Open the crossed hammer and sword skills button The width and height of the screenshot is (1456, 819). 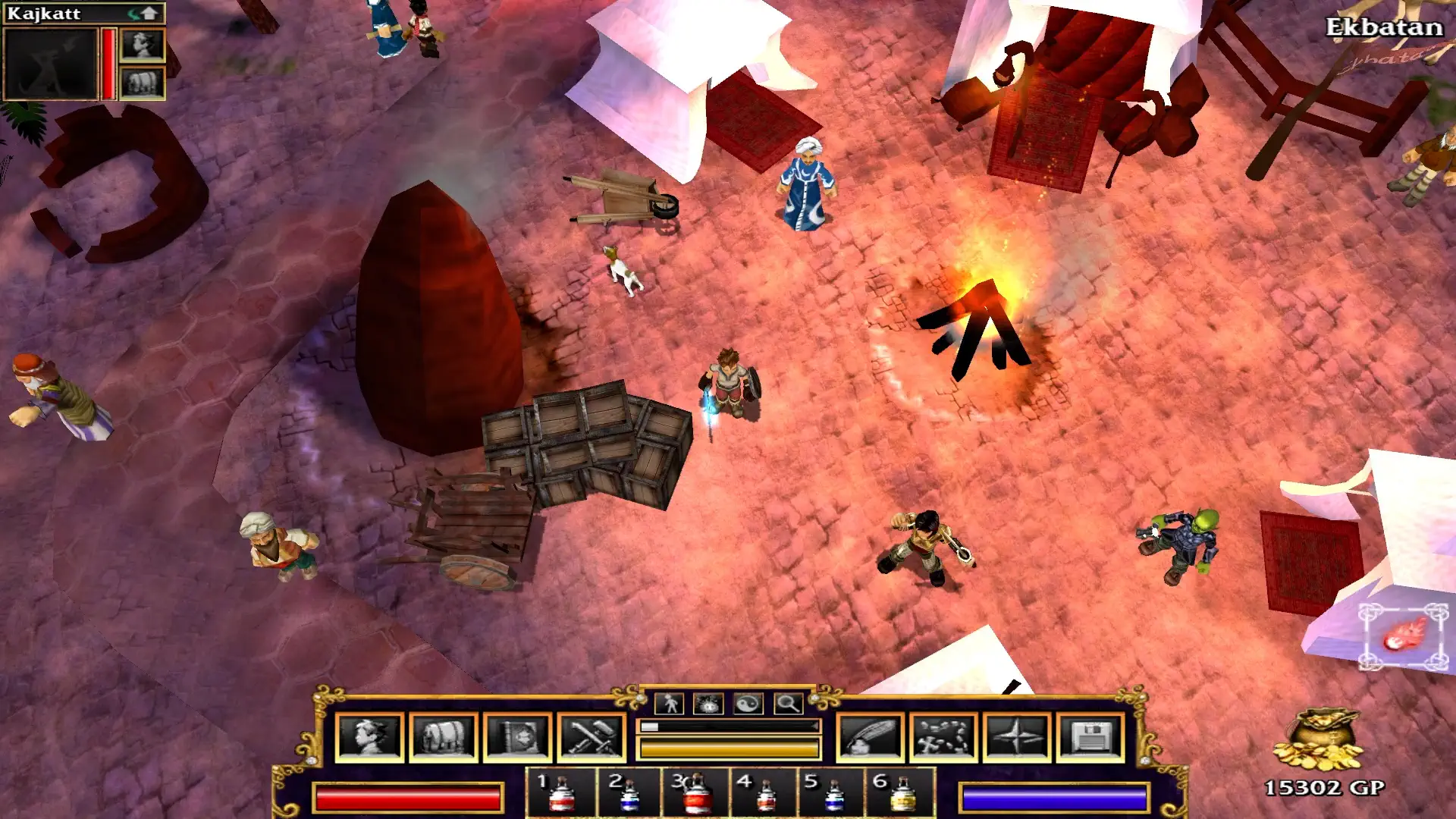coord(591,736)
